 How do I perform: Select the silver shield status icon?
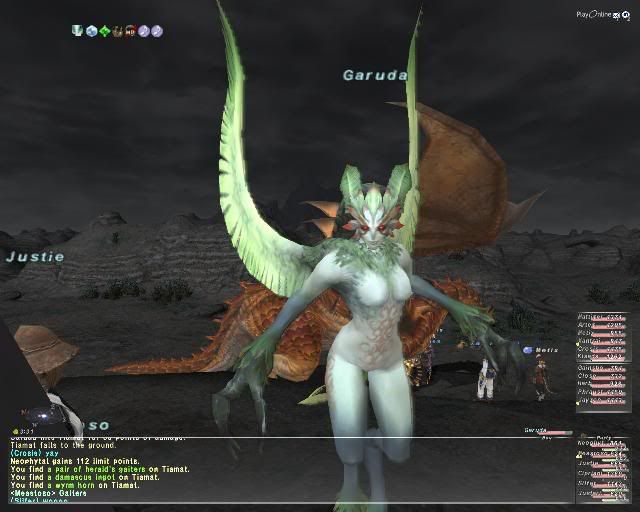click(78, 31)
